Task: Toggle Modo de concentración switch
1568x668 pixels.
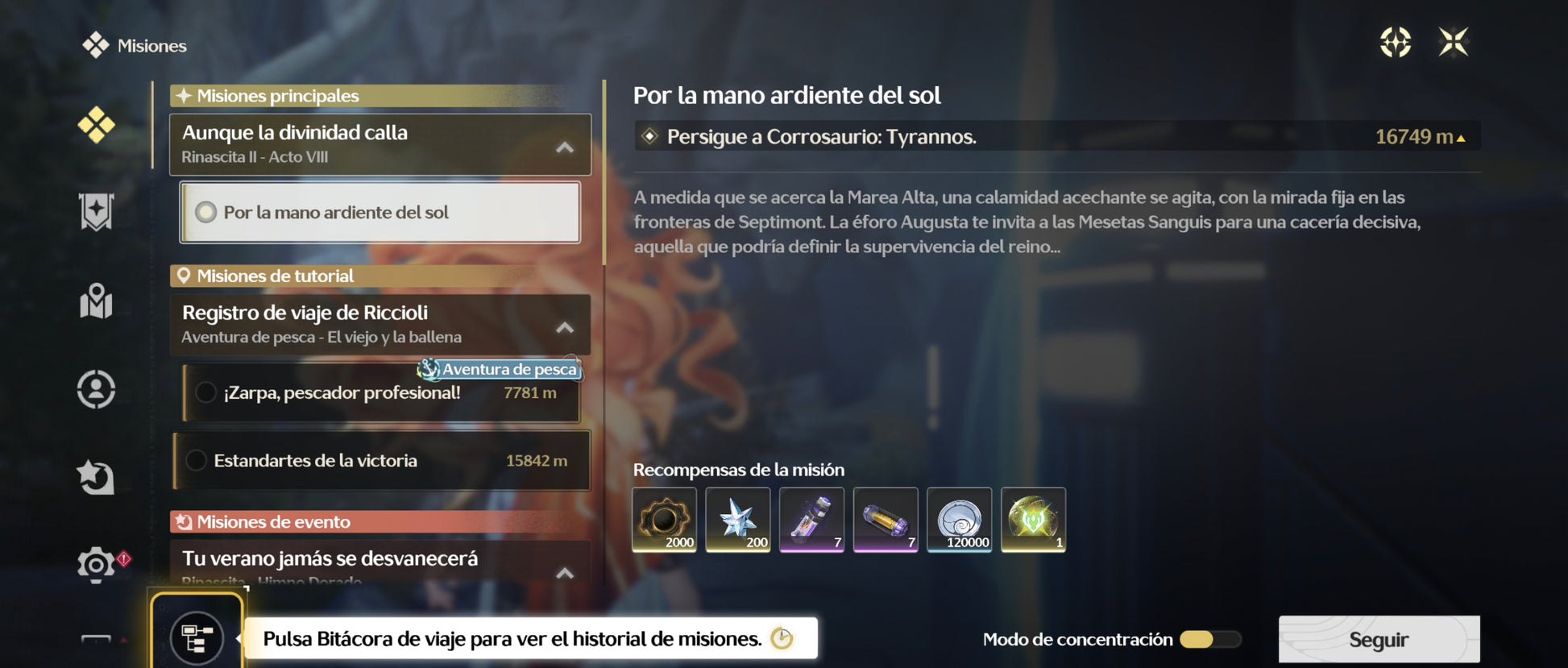Action: [1209, 640]
